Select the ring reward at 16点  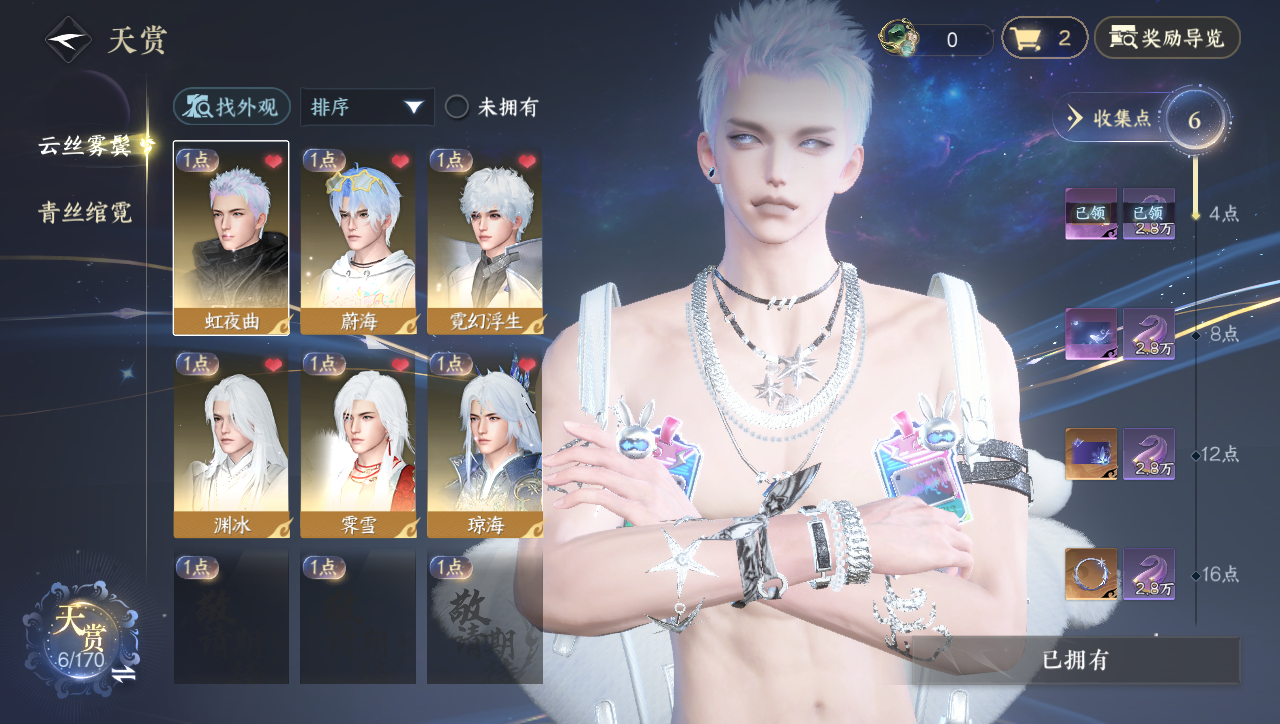1090,574
